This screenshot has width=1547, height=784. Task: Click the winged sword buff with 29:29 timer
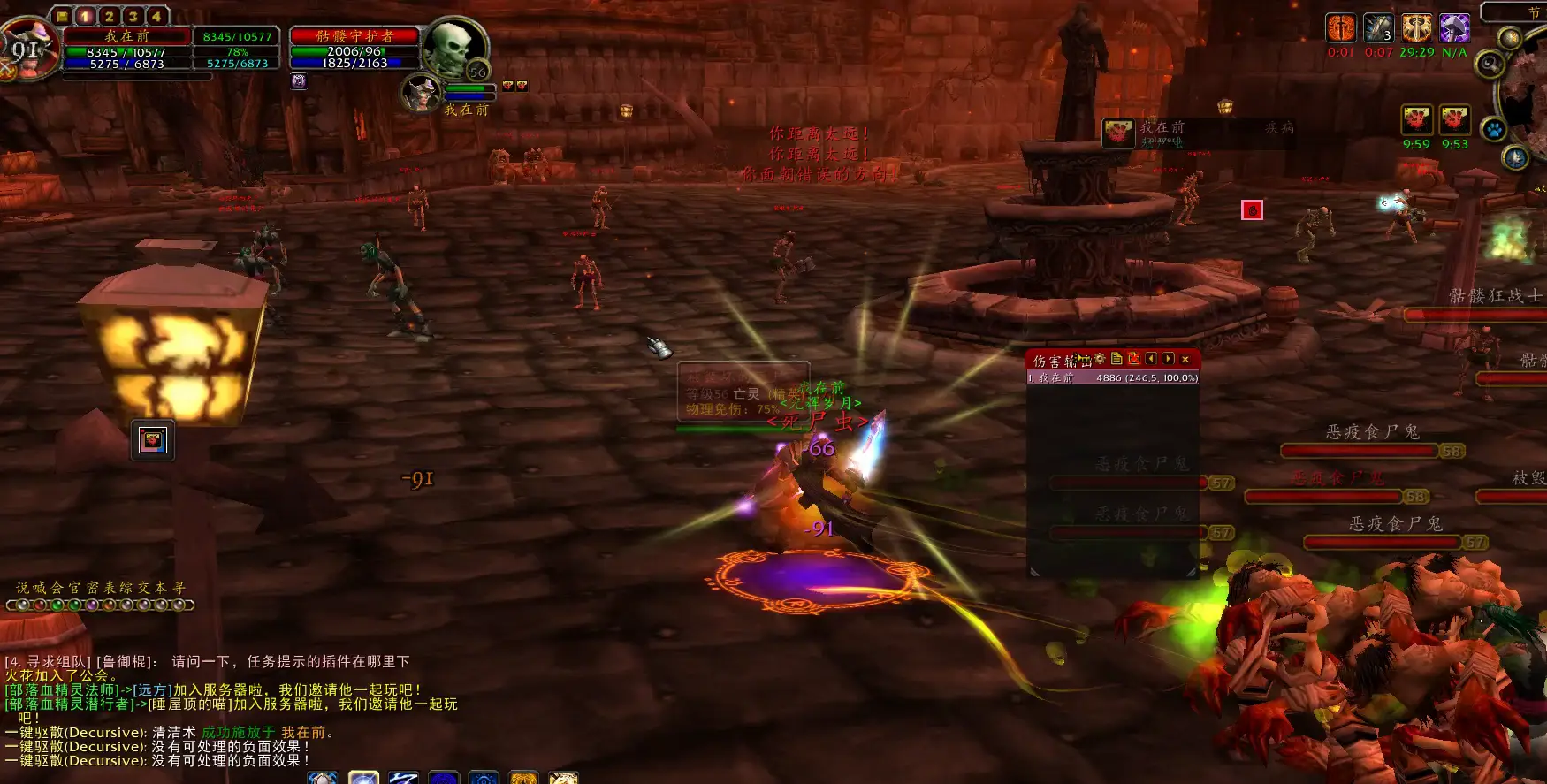click(1416, 28)
